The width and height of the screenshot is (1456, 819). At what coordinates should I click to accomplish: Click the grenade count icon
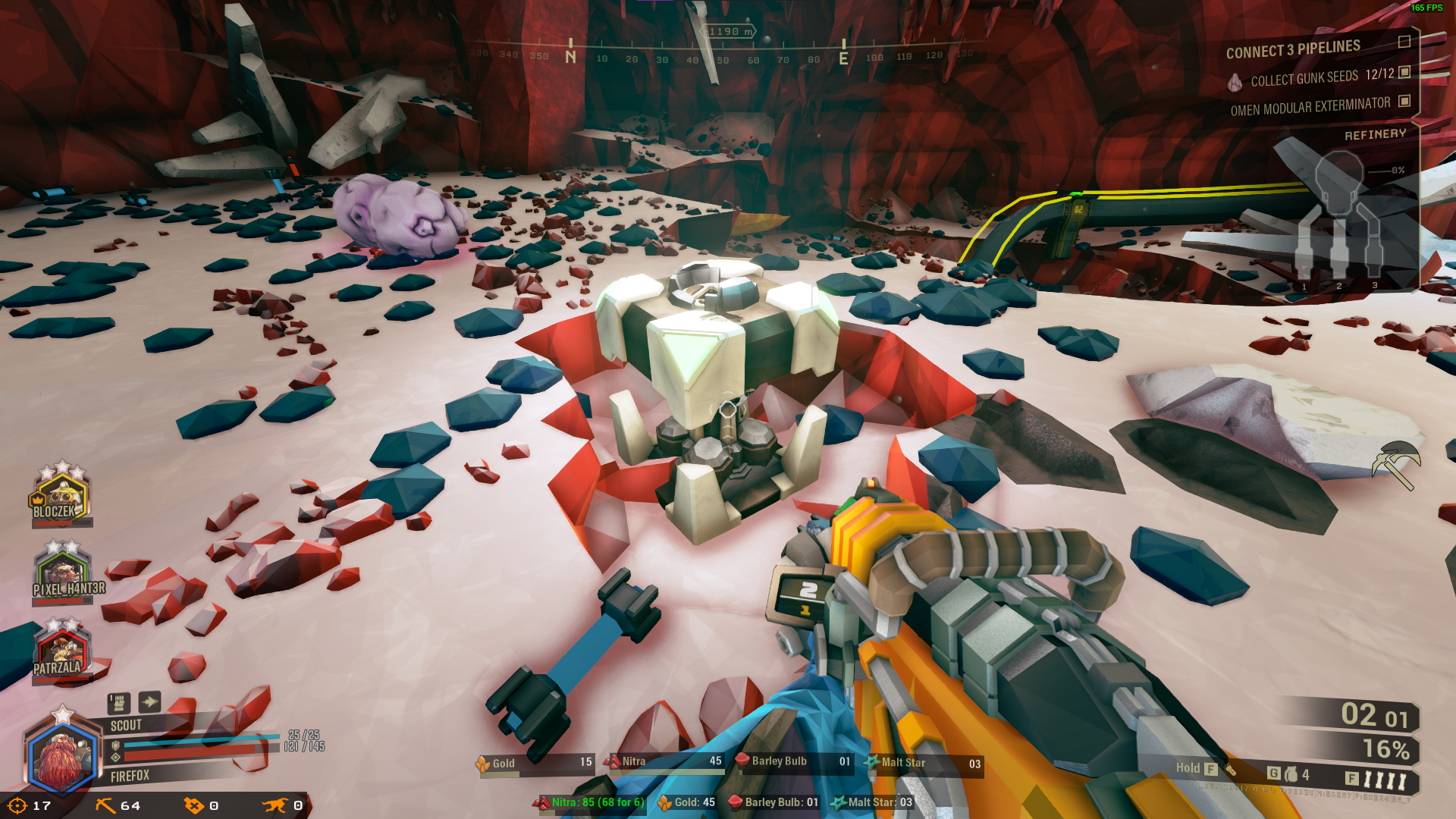point(1291,774)
